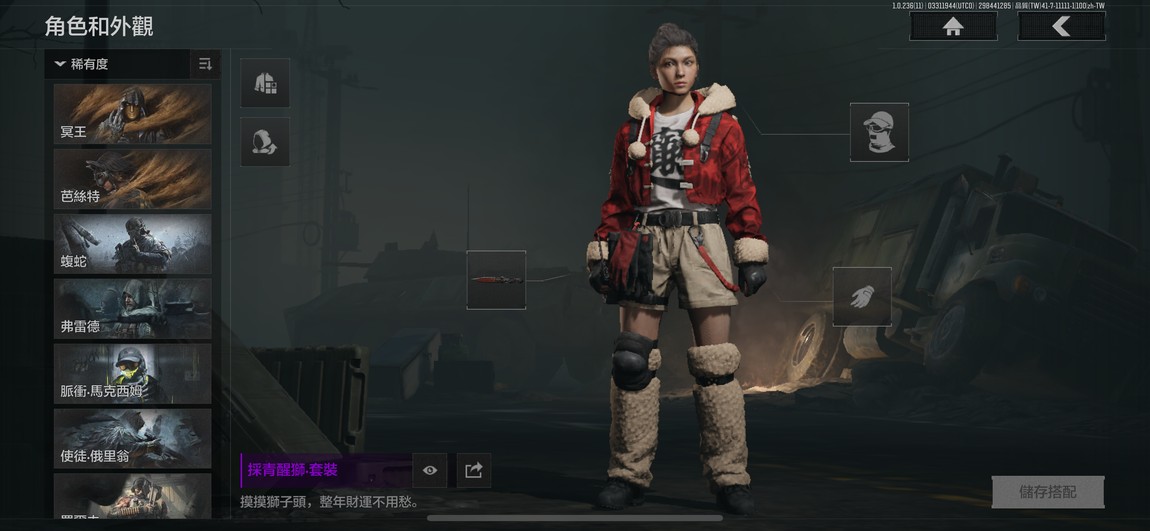Open the outfit set category icon
The height and width of the screenshot is (531, 1150).
point(265,83)
